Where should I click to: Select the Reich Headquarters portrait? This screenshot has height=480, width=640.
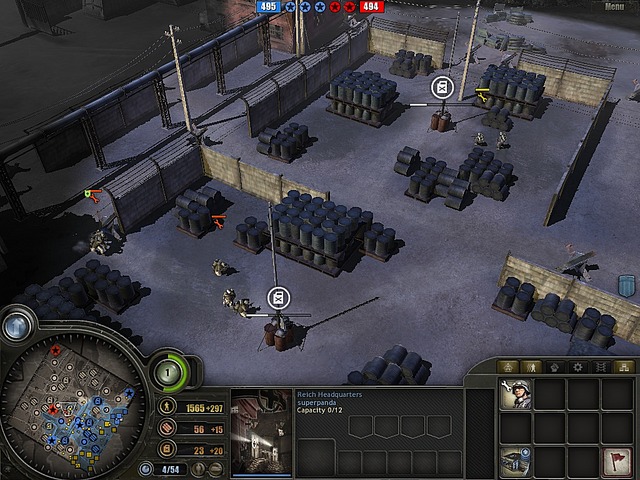[x=261, y=432]
